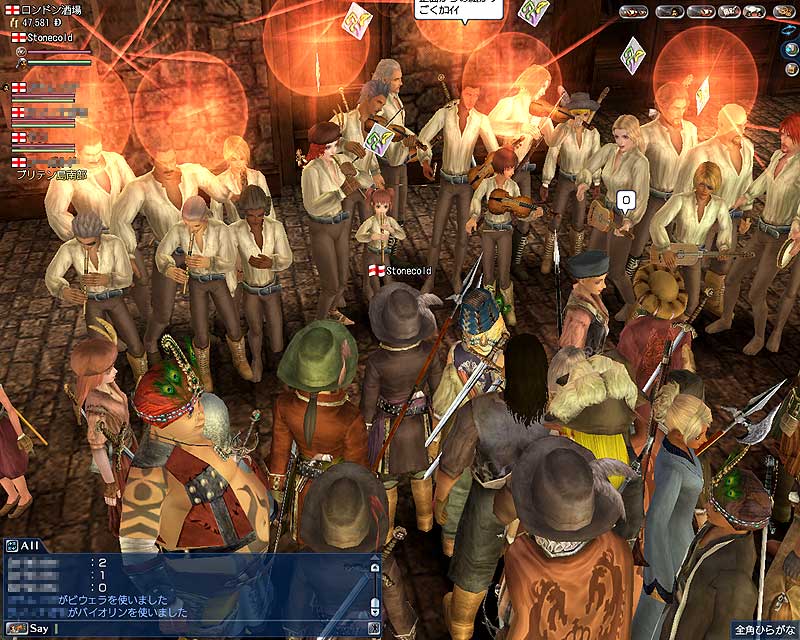Open the golden gears menu button

pyautogui.click(x=784, y=12)
